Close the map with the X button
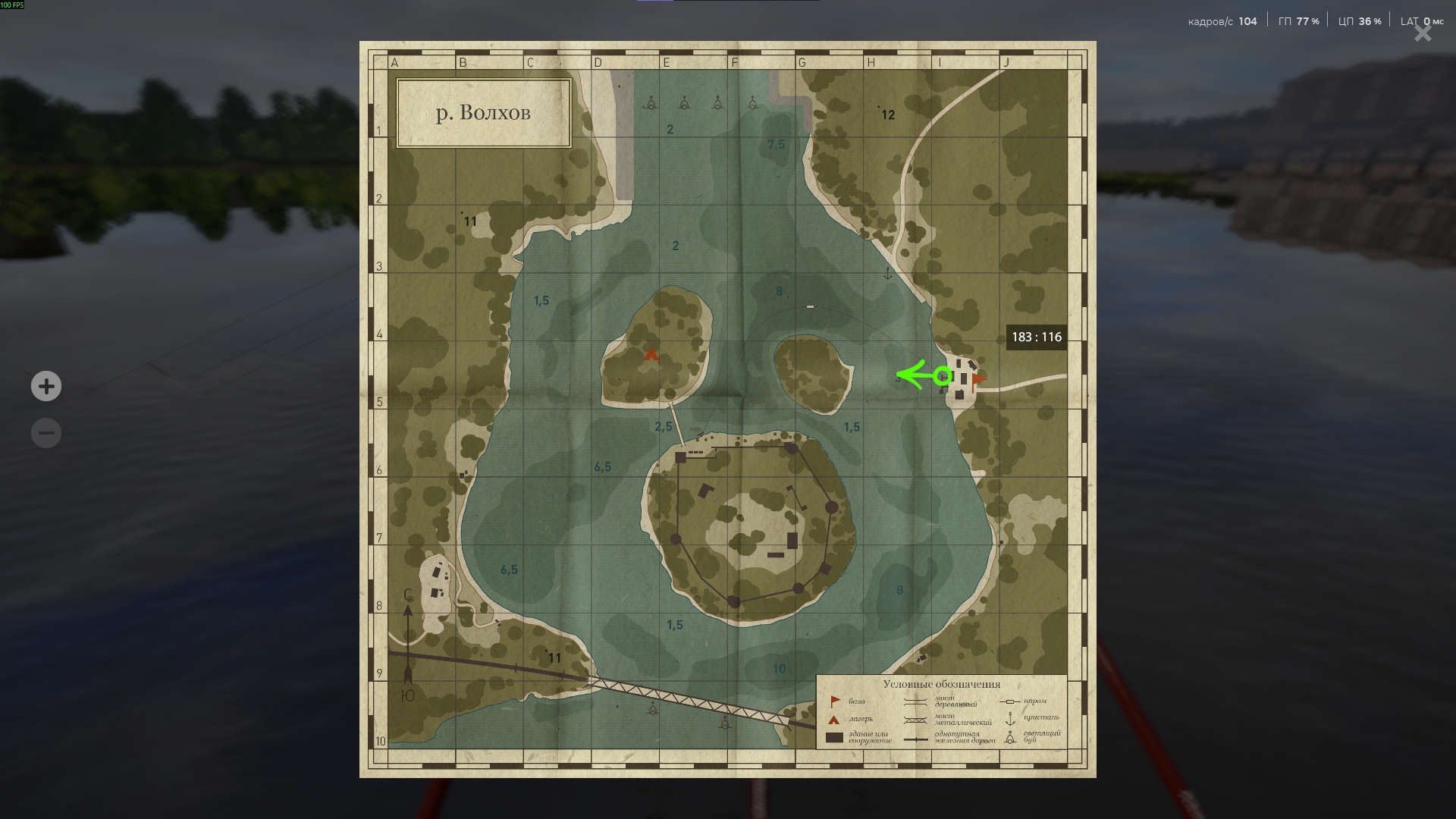 coord(1422,33)
